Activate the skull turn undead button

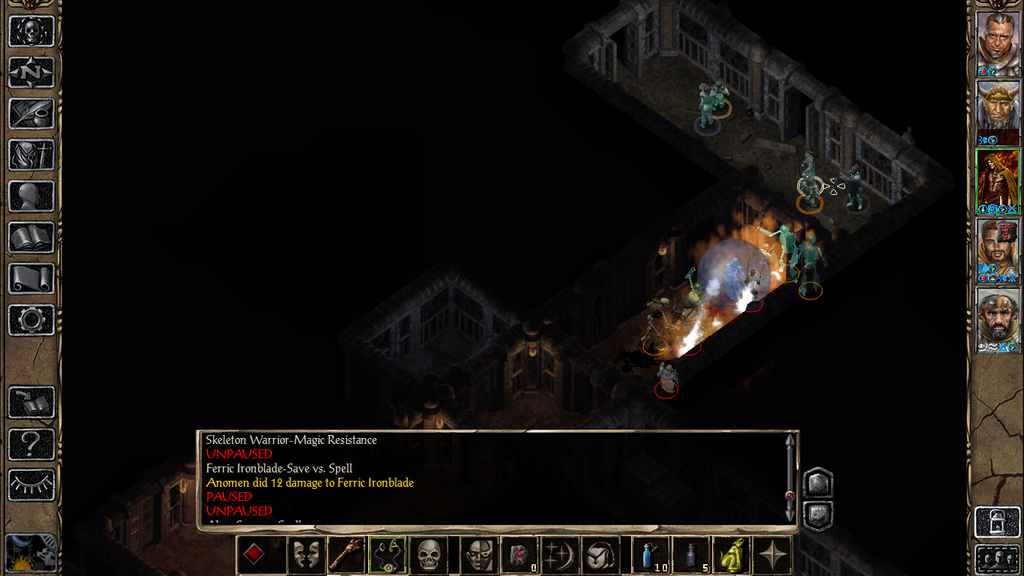pos(429,555)
